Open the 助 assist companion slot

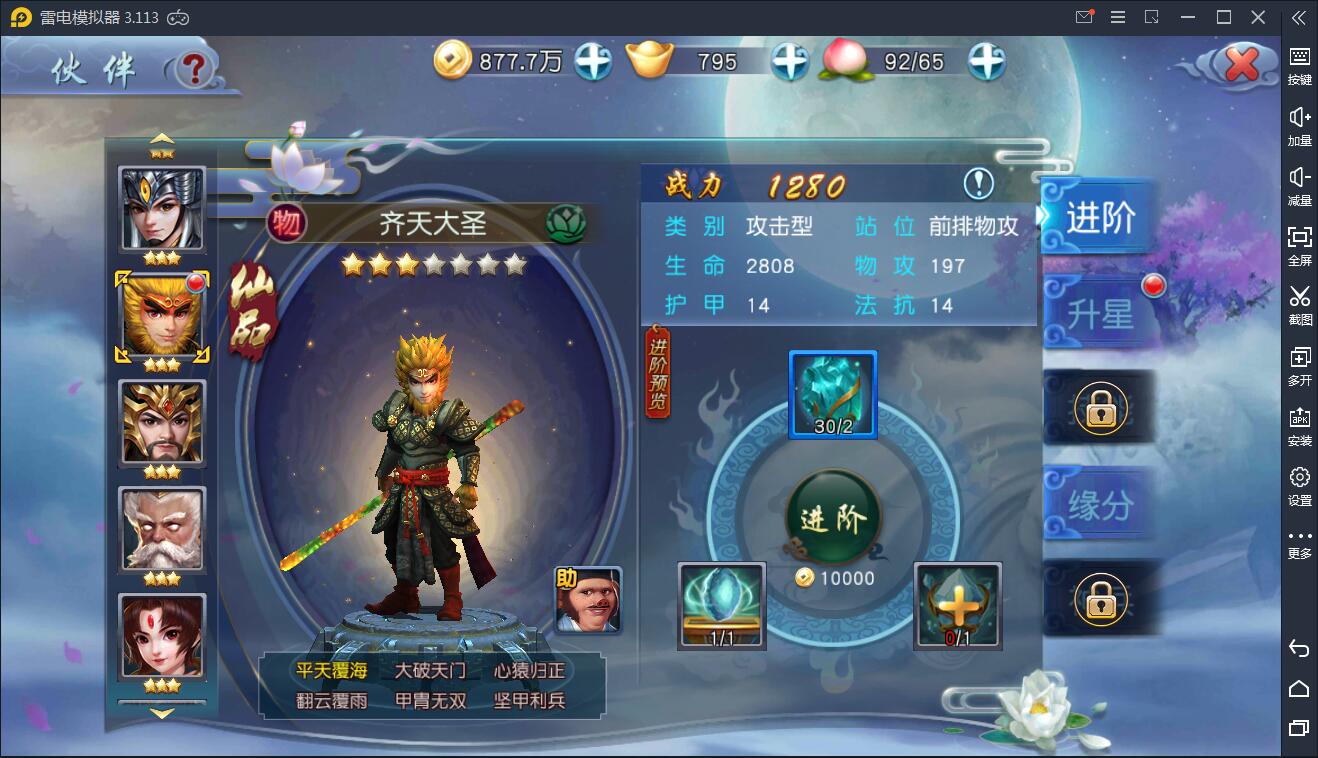click(588, 600)
